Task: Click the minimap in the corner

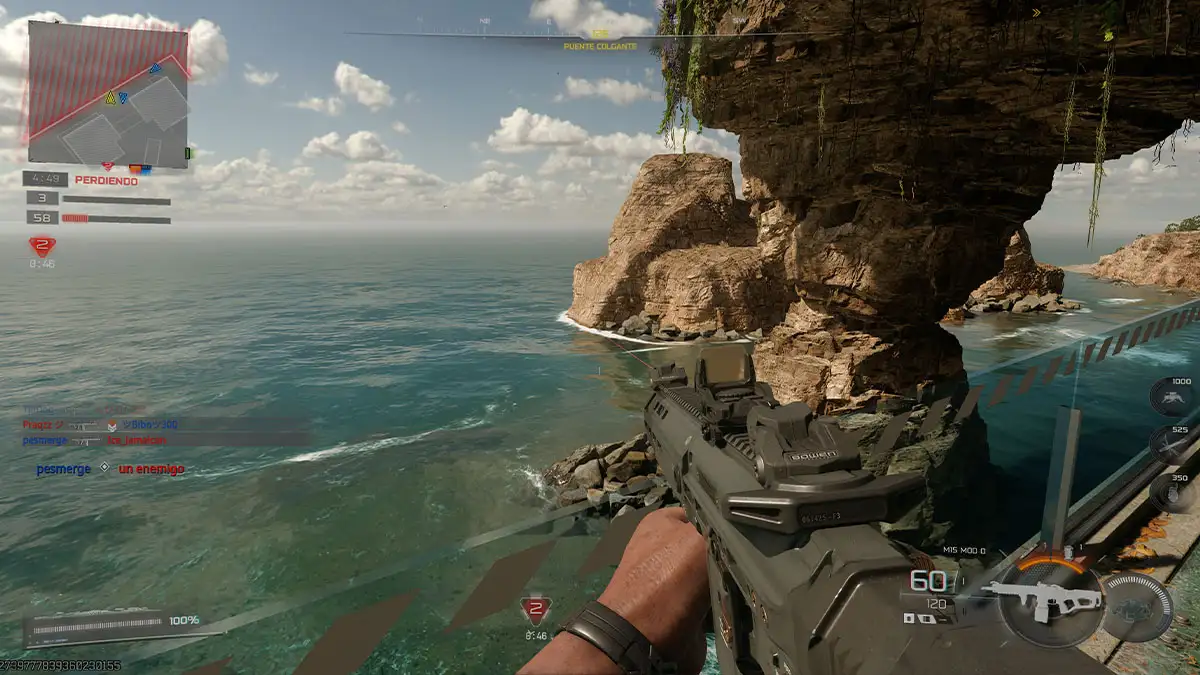Action: pos(108,93)
